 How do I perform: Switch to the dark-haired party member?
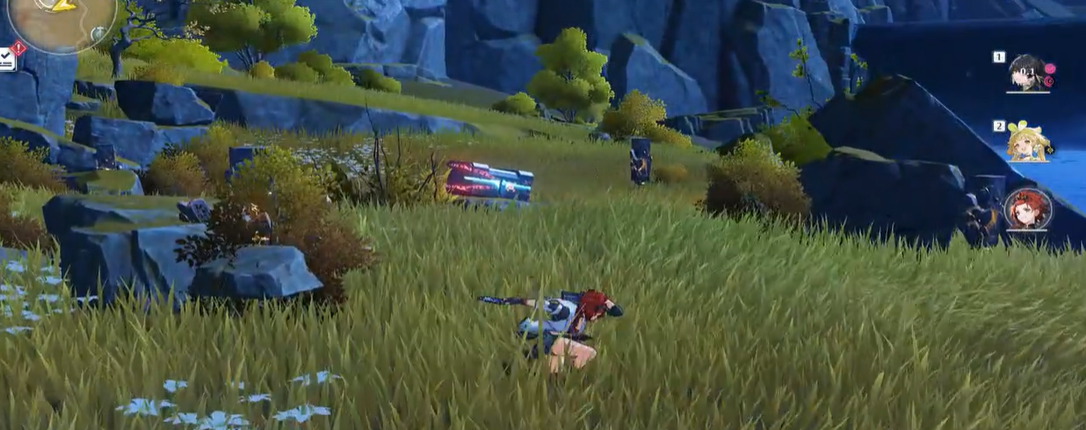click(1027, 73)
